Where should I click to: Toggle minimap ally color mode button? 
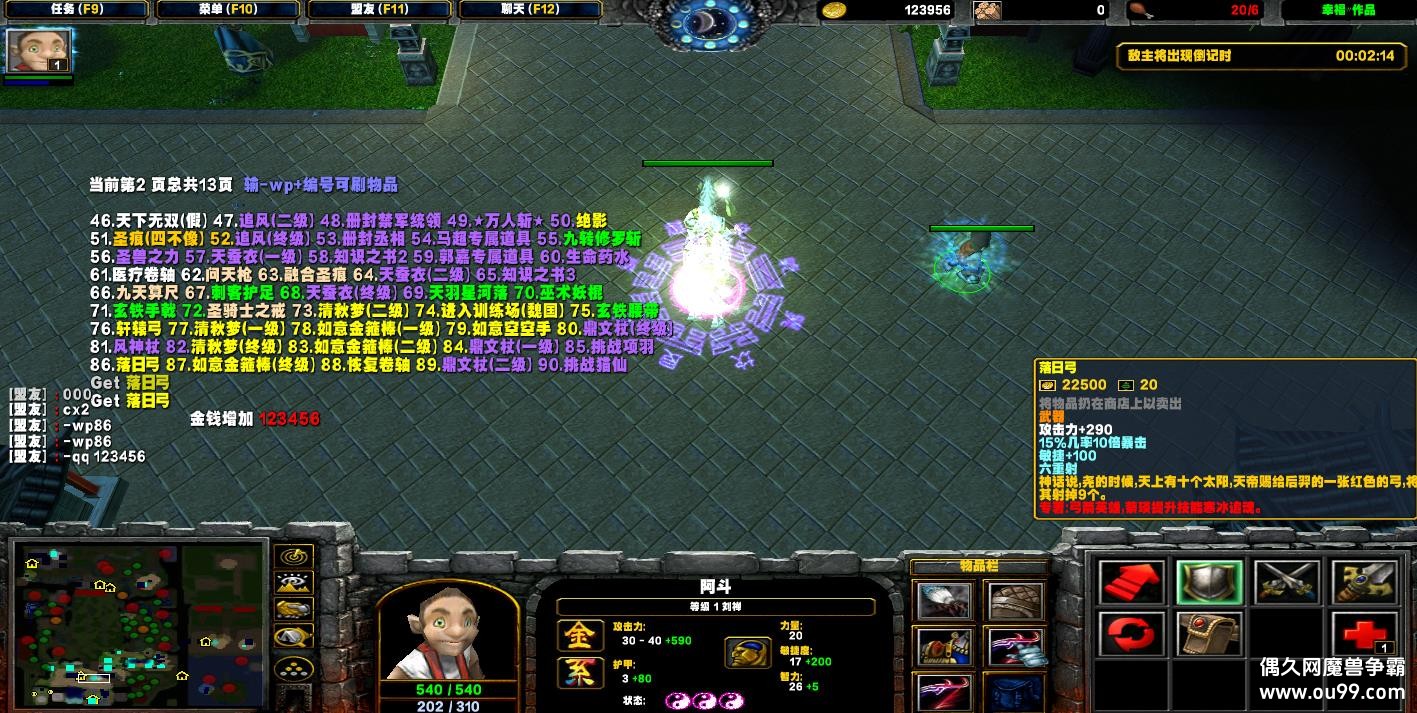pyautogui.click(x=293, y=608)
